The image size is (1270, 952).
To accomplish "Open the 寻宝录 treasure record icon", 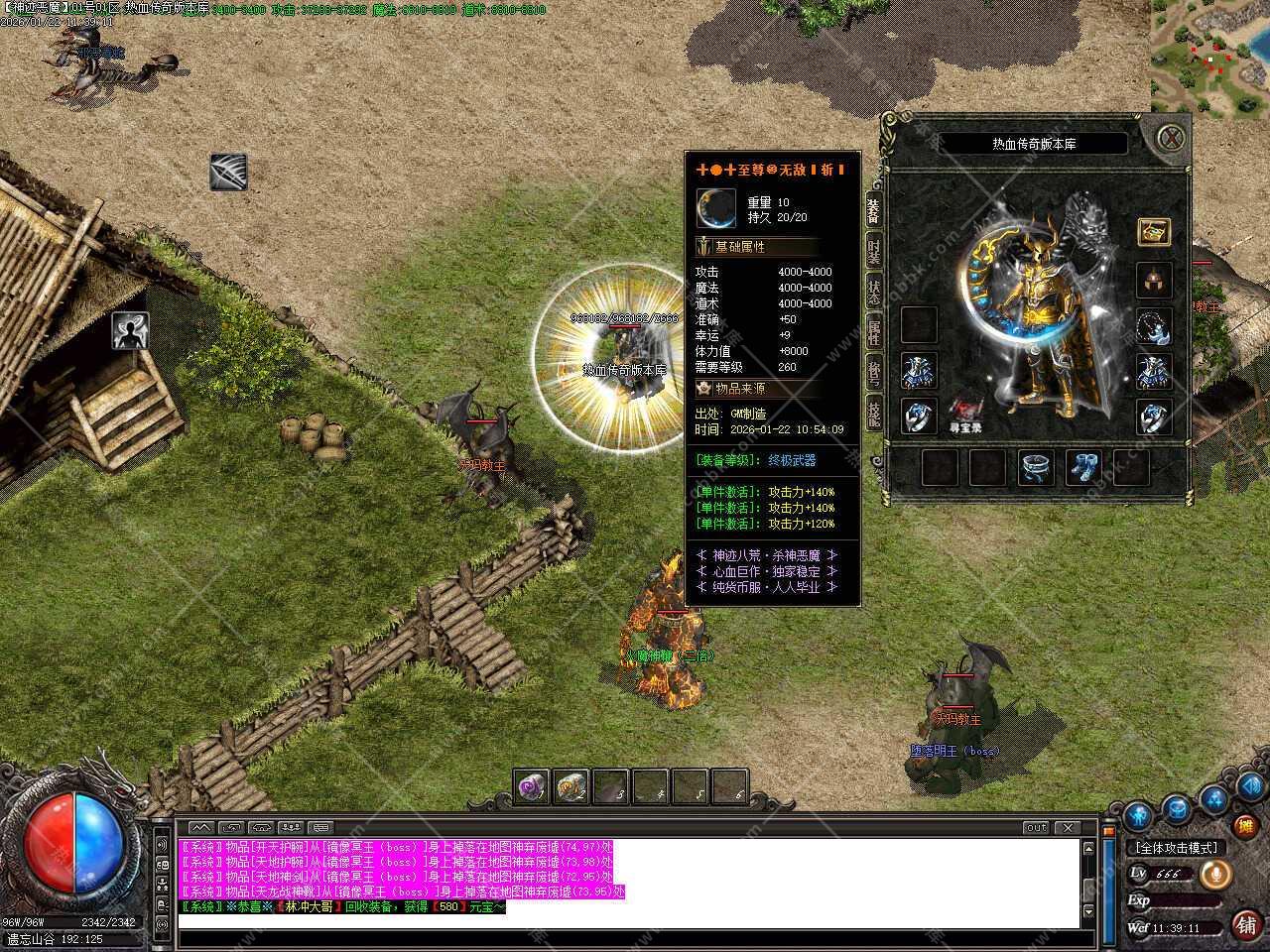I will coord(966,412).
